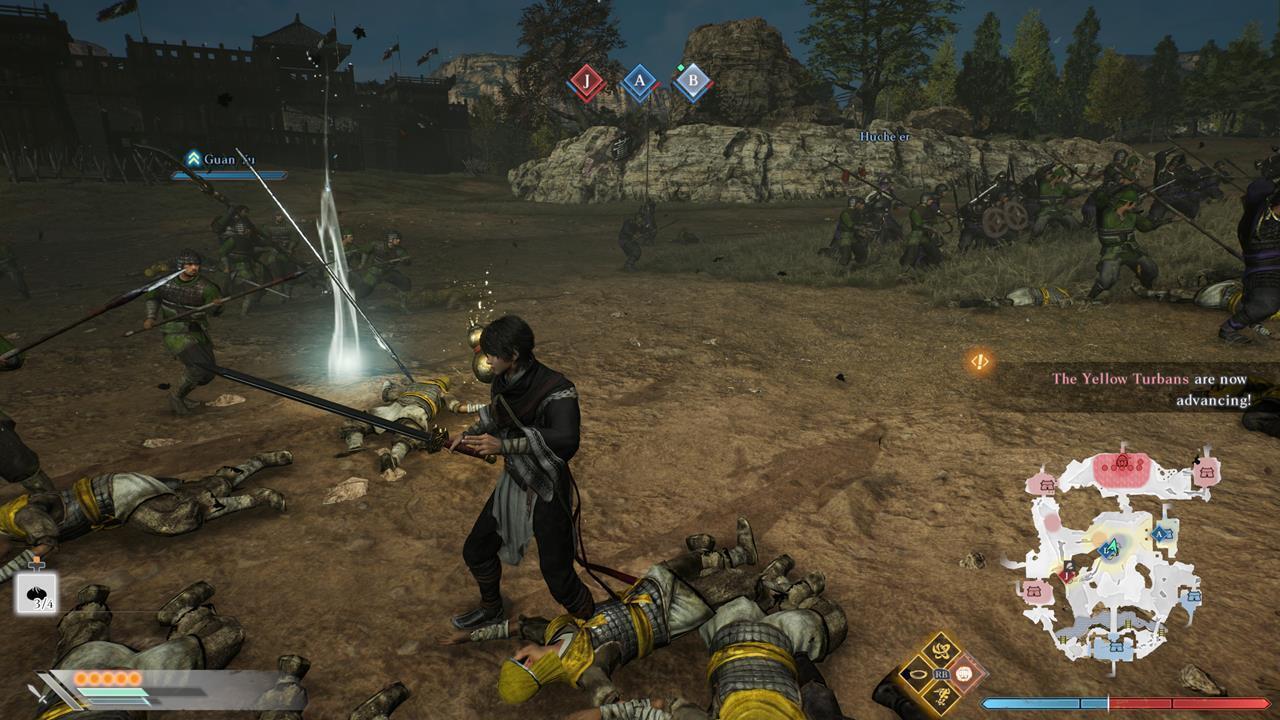Image resolution: width=1280 pixels, height=720 pixels.
Task: Click the green player arrow on the minimap
Action: [1113, 547]
